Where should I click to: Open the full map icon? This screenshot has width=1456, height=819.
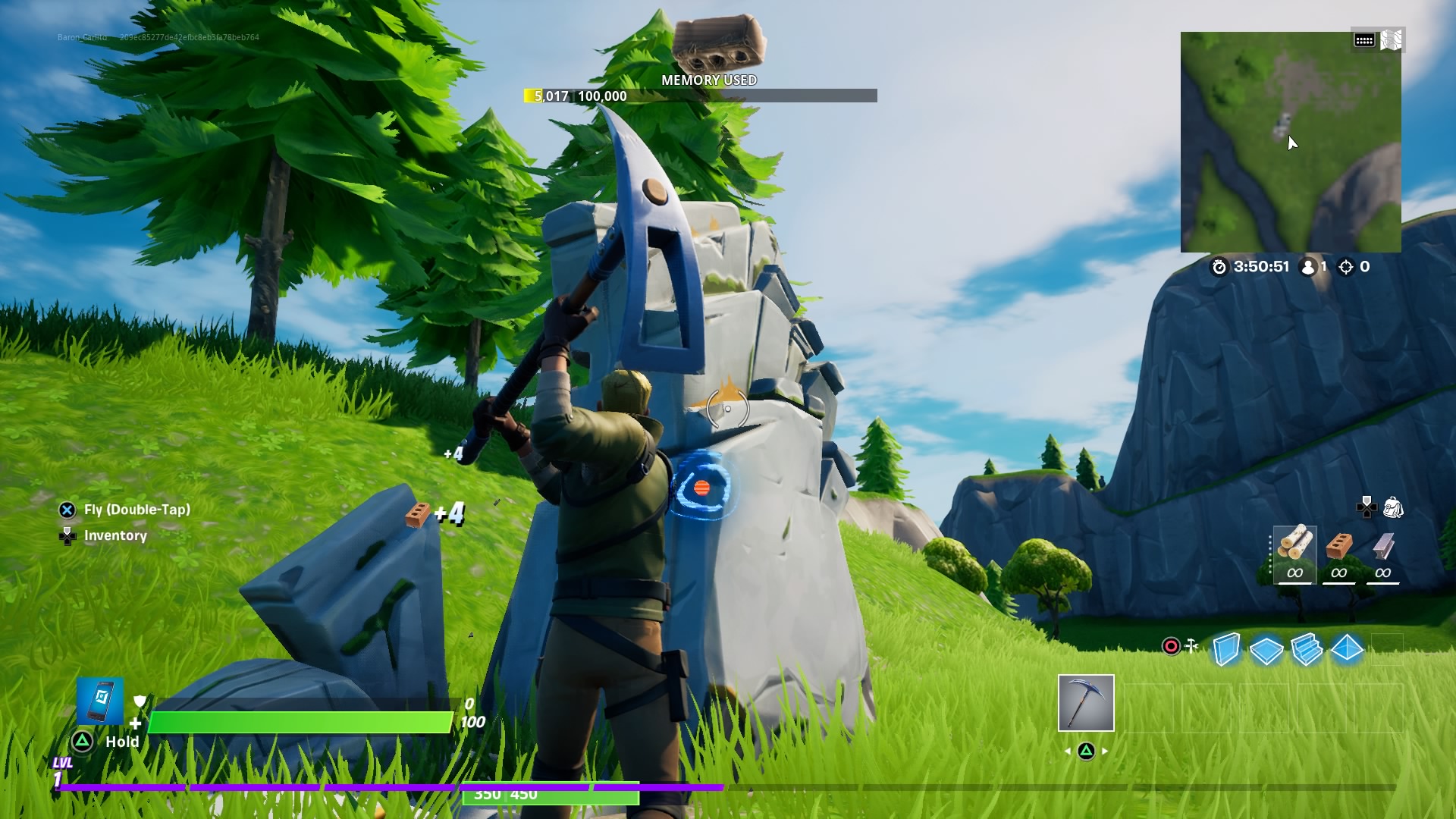pos(1392,40)
